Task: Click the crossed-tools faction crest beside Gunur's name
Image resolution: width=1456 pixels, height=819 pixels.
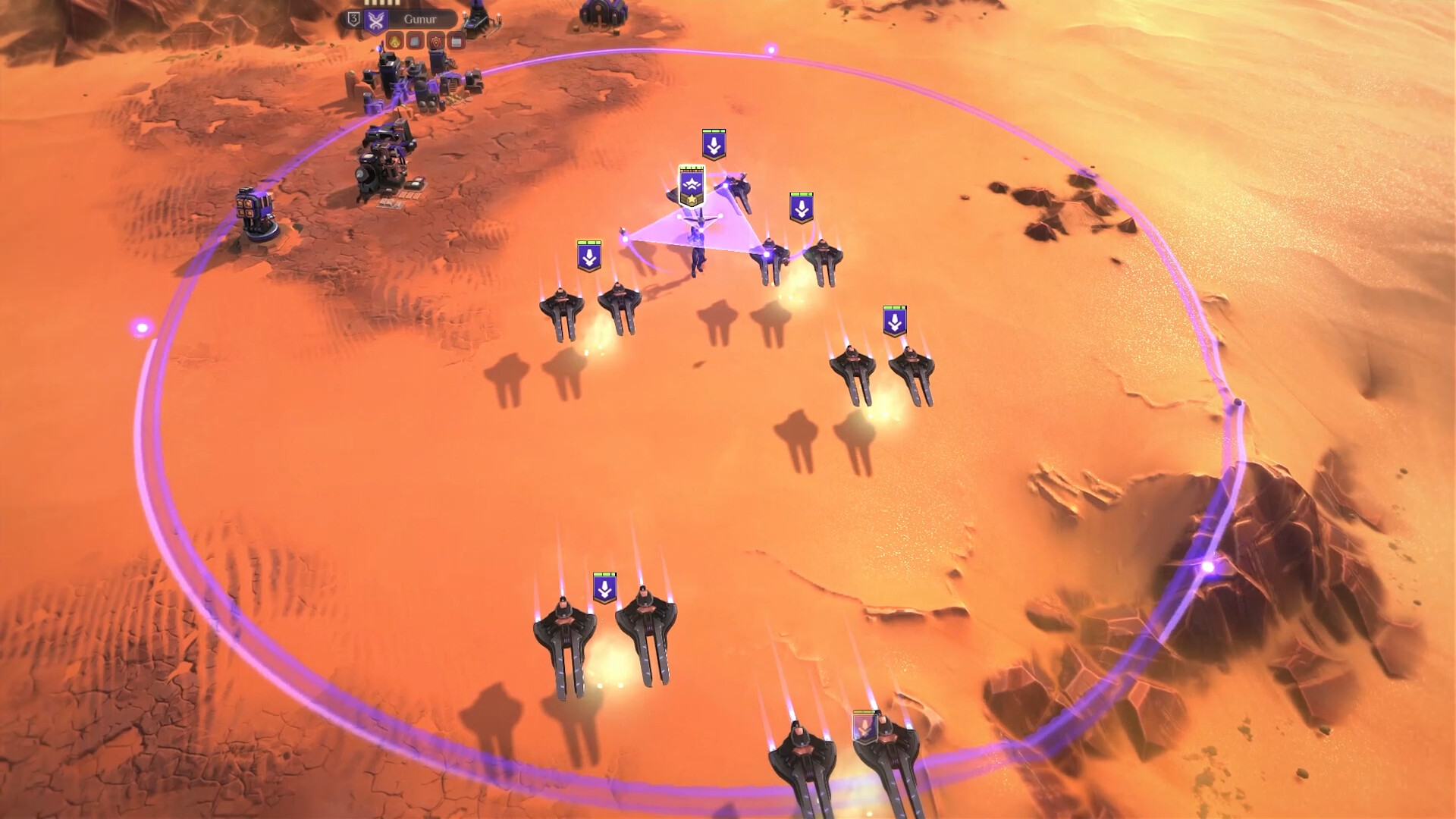Action: click(x=375, y=20)
